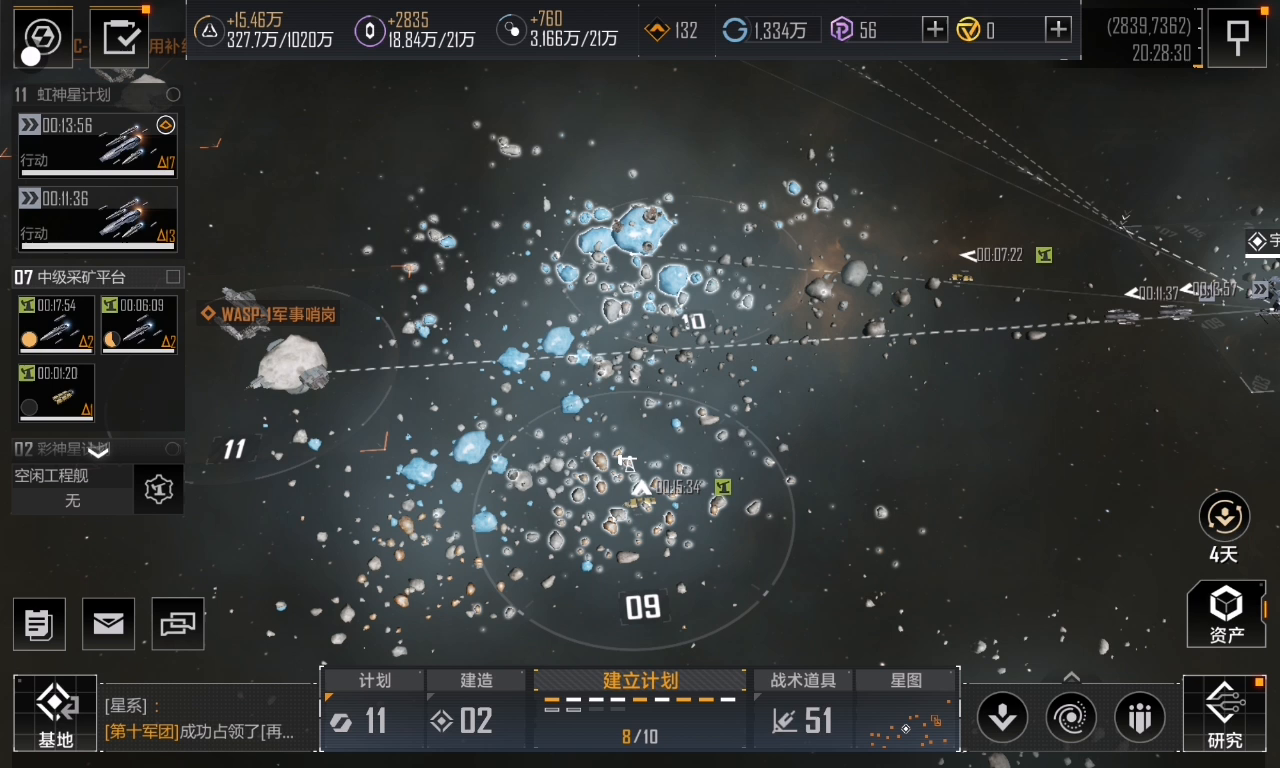Select fleet card with 00:13:56 timer

point(98,145)
